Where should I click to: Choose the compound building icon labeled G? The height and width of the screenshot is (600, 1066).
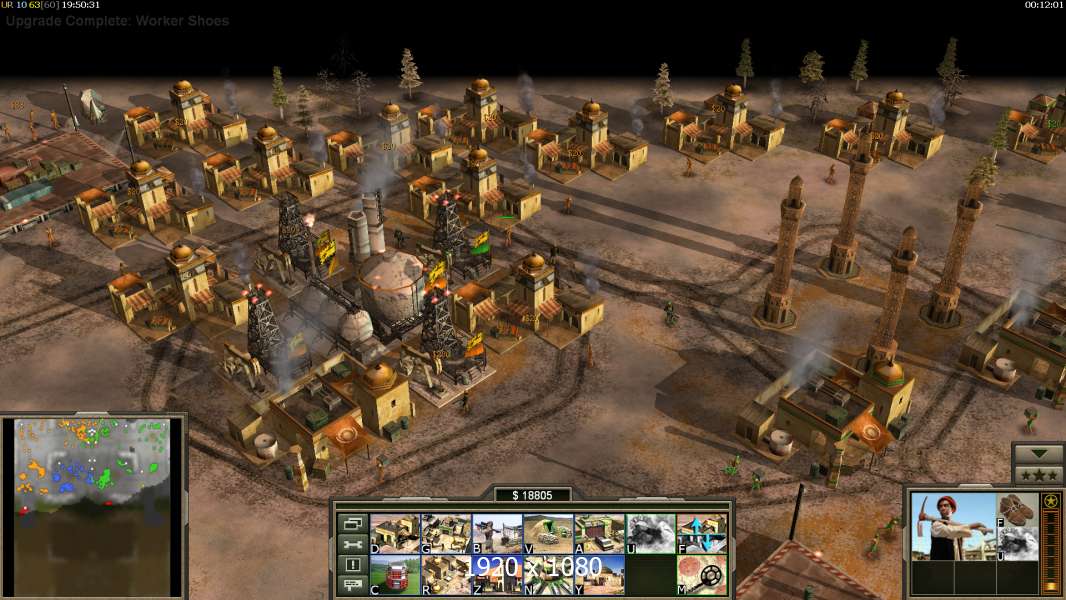point(446,534)
